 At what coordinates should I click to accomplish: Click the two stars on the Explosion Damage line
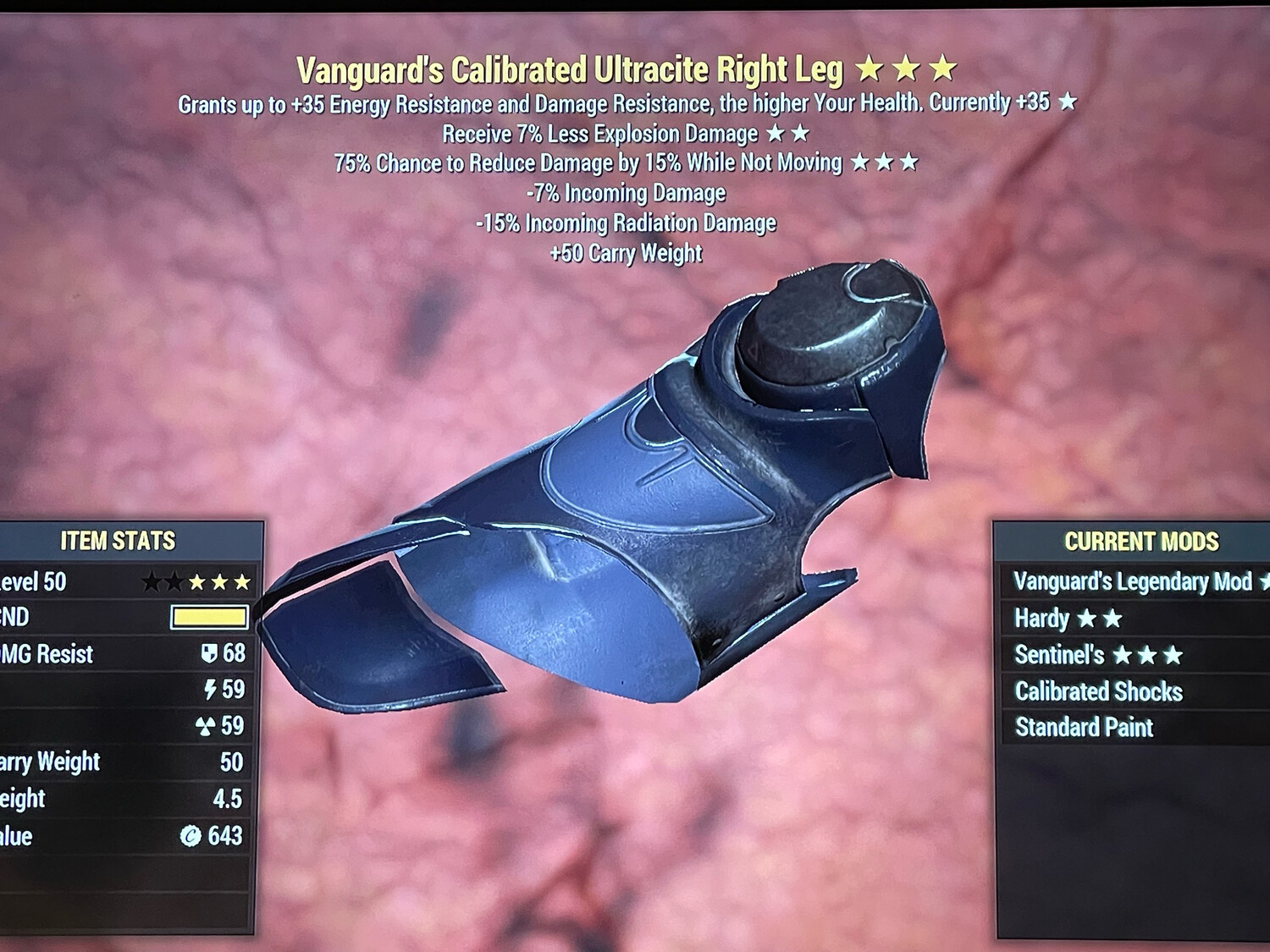tap(786, 134)
